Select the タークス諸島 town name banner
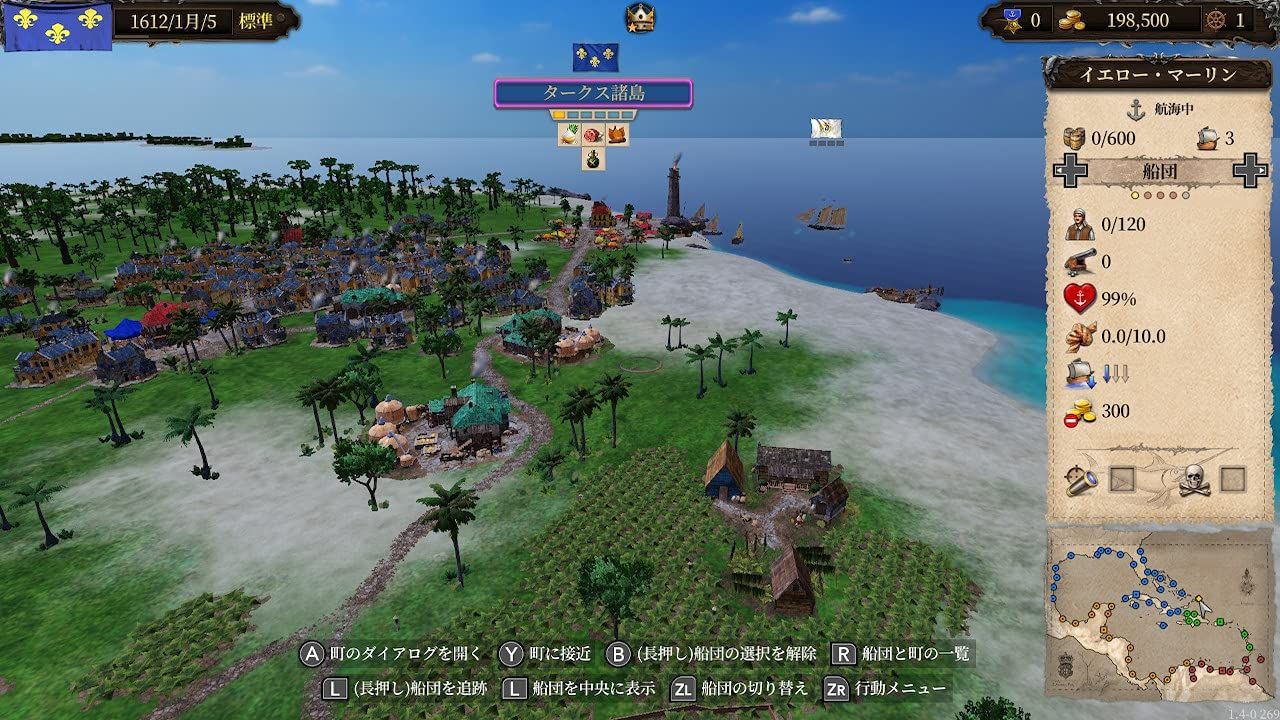1280x720 pixels. (593, 93)
